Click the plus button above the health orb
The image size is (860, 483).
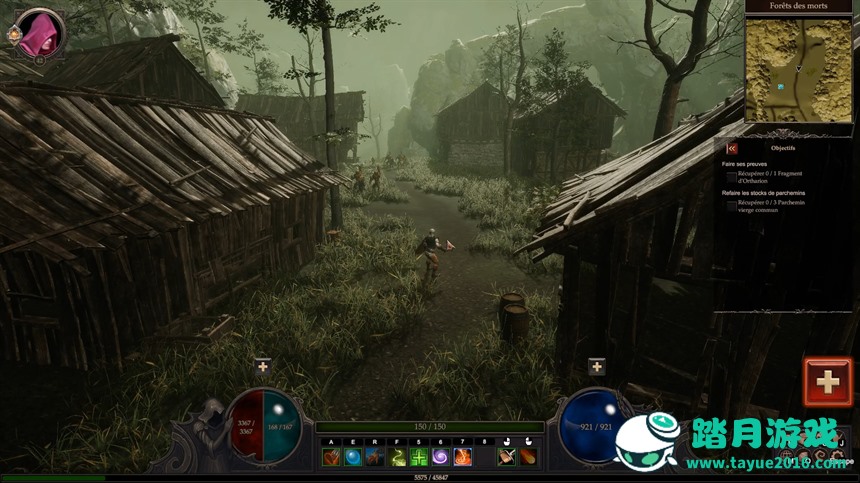[263, 367]
